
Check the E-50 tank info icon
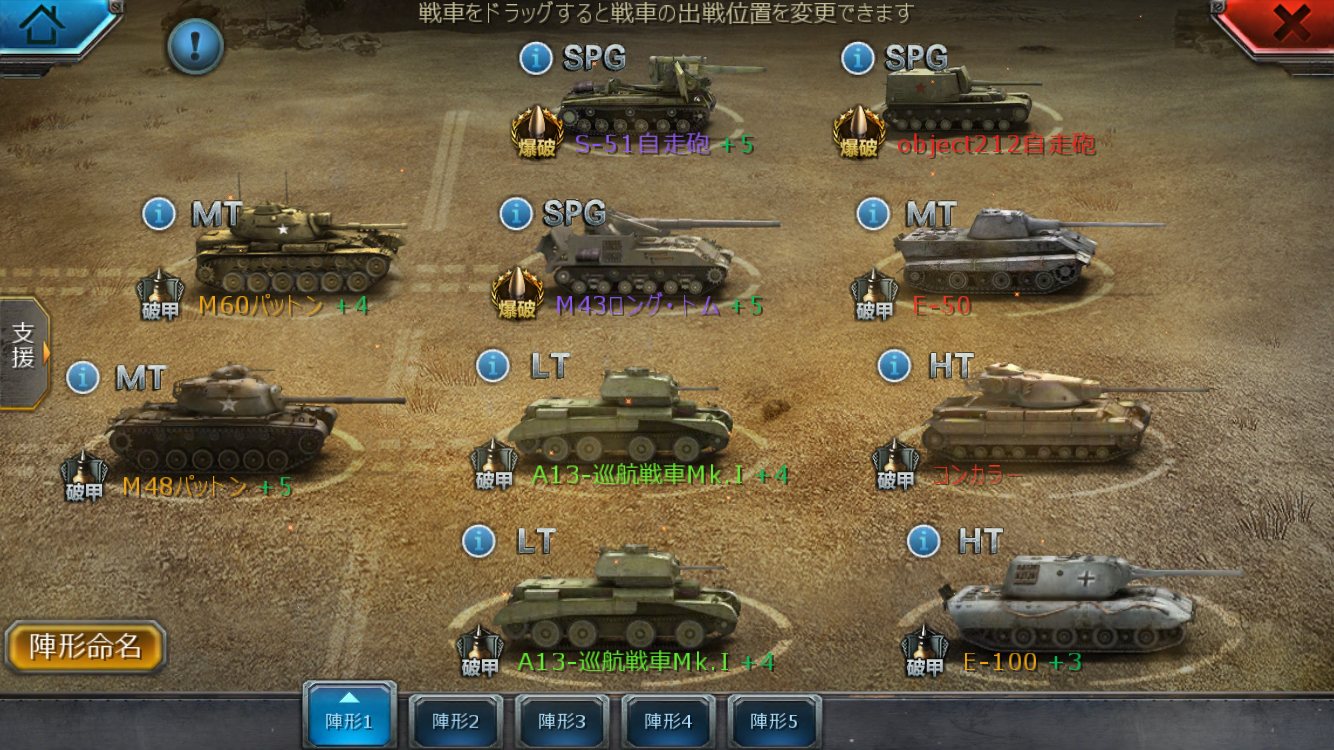873,213
